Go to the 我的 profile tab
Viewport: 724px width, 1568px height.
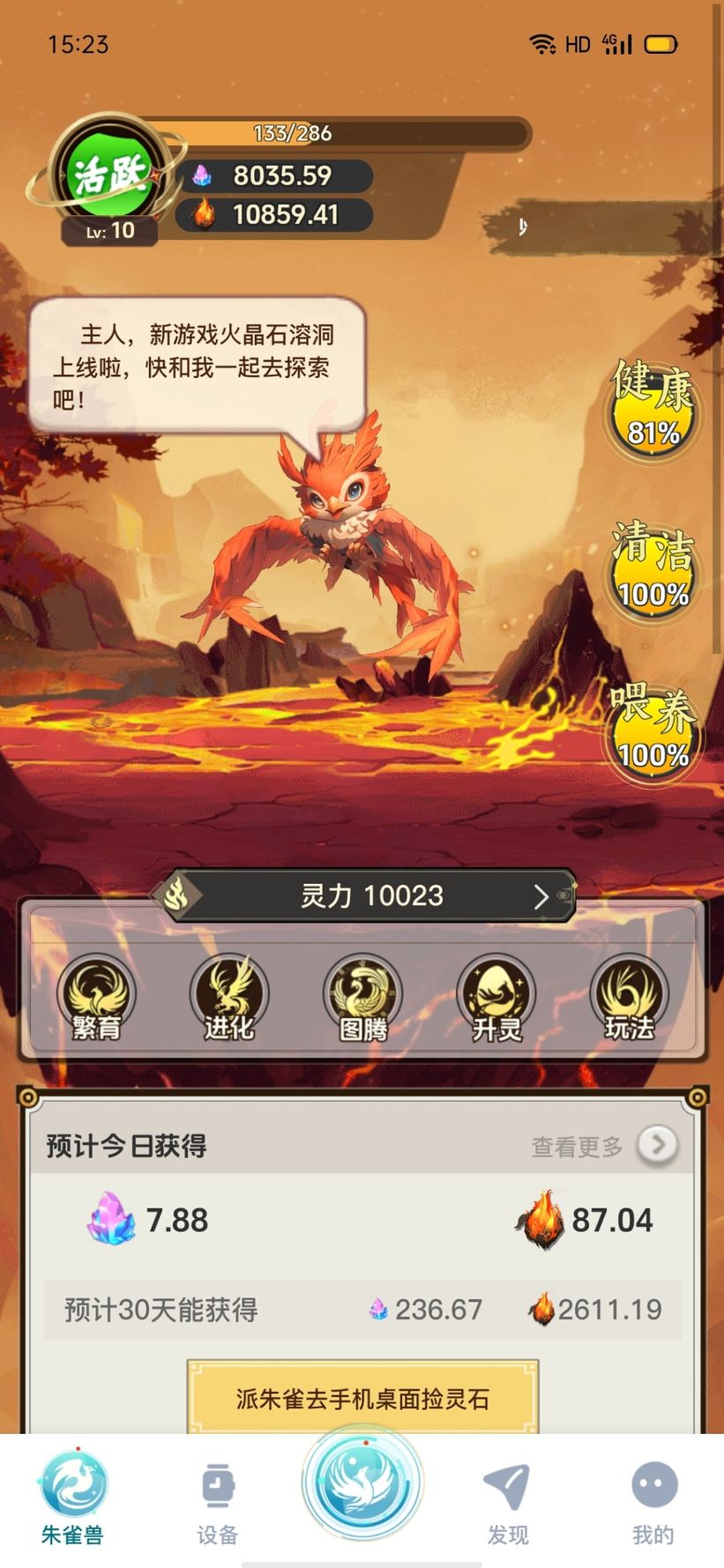tap(653, 1498)
